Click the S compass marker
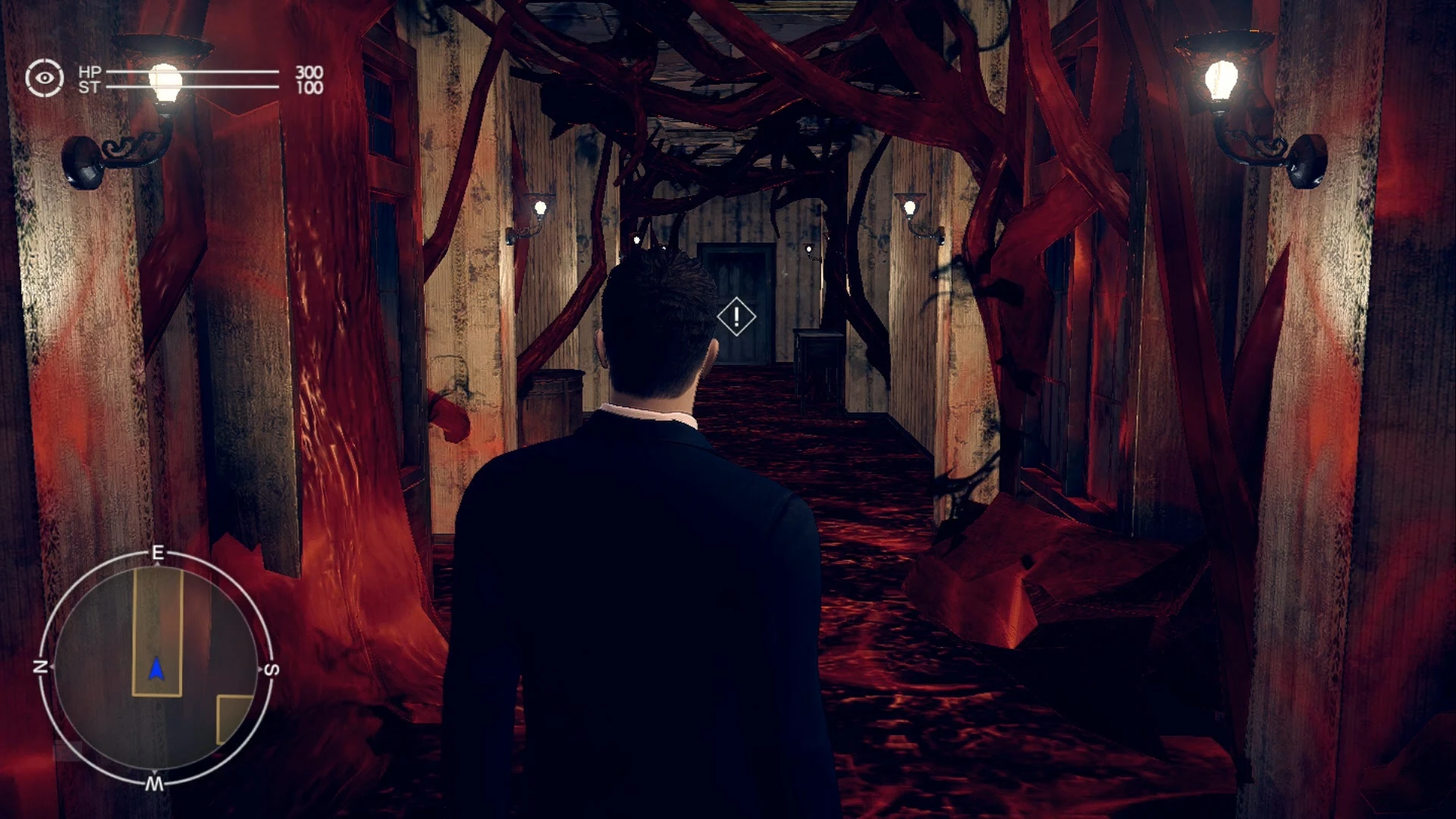 tap(271, 667)
